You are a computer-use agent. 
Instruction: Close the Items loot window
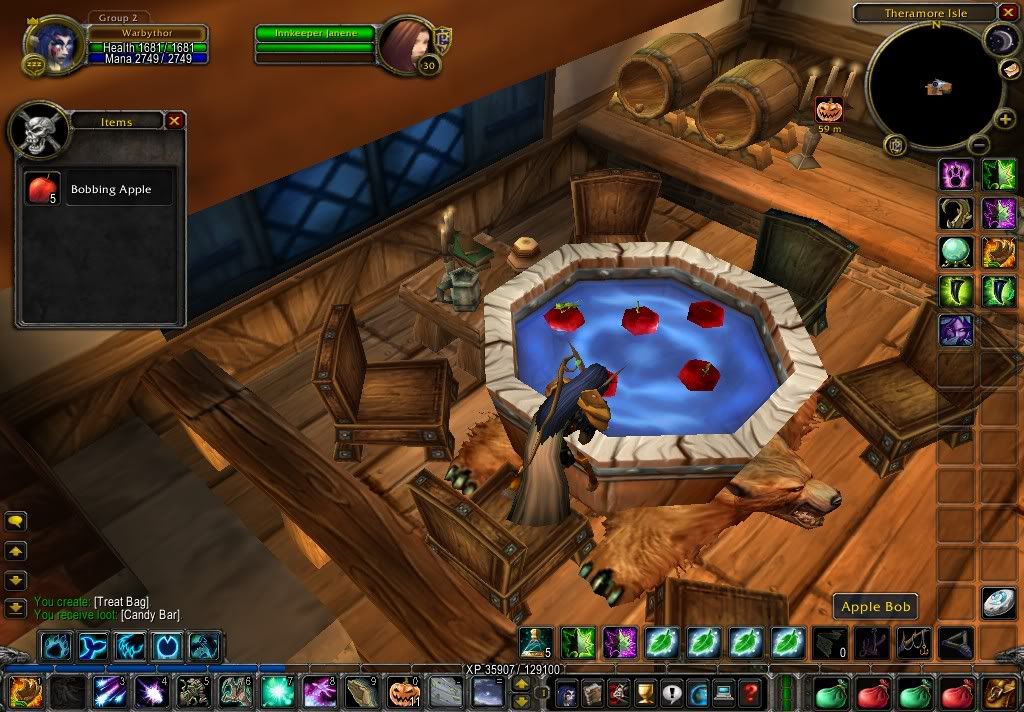point(175,121)
